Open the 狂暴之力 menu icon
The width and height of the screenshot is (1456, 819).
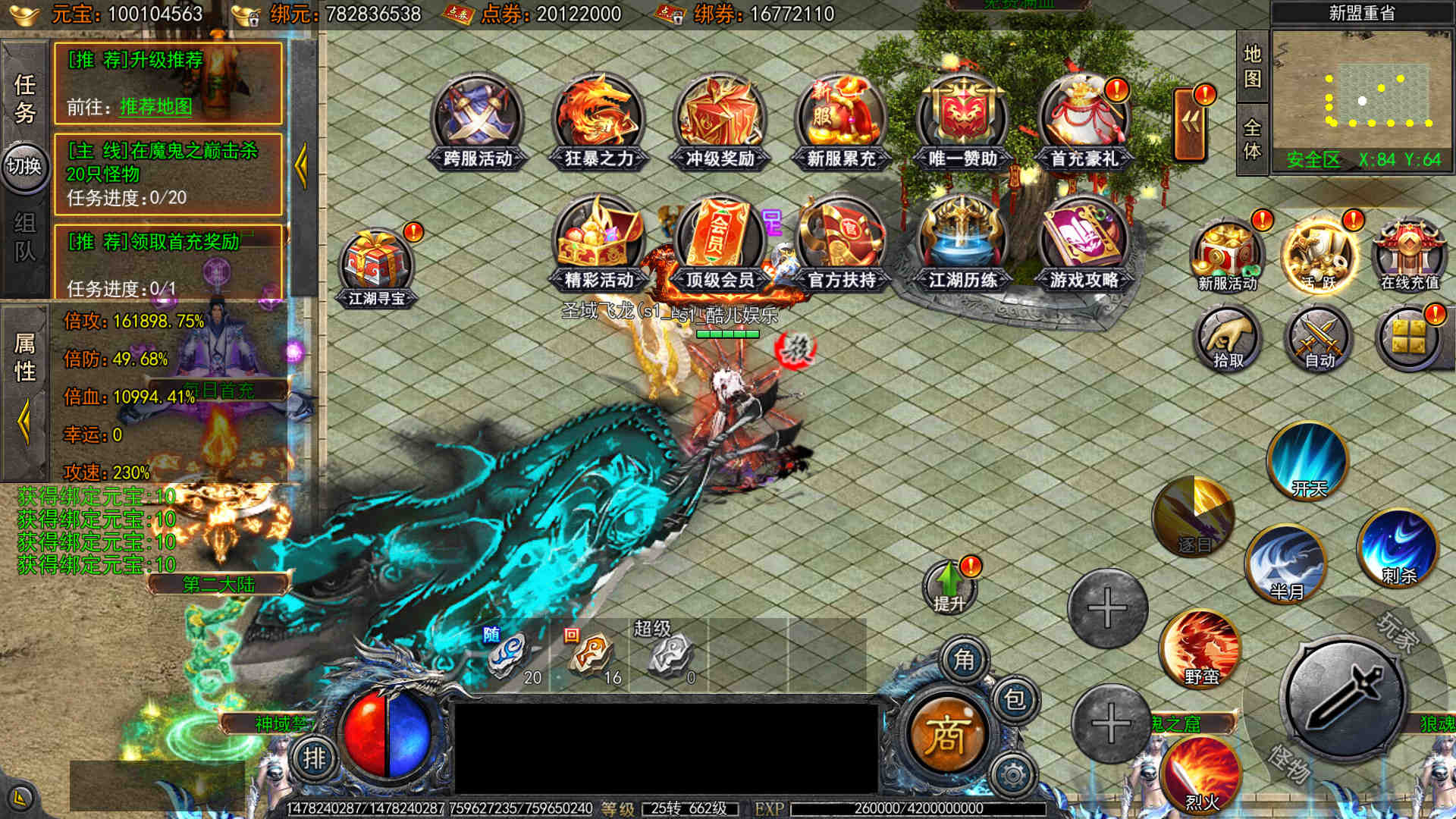pos(598,121)
